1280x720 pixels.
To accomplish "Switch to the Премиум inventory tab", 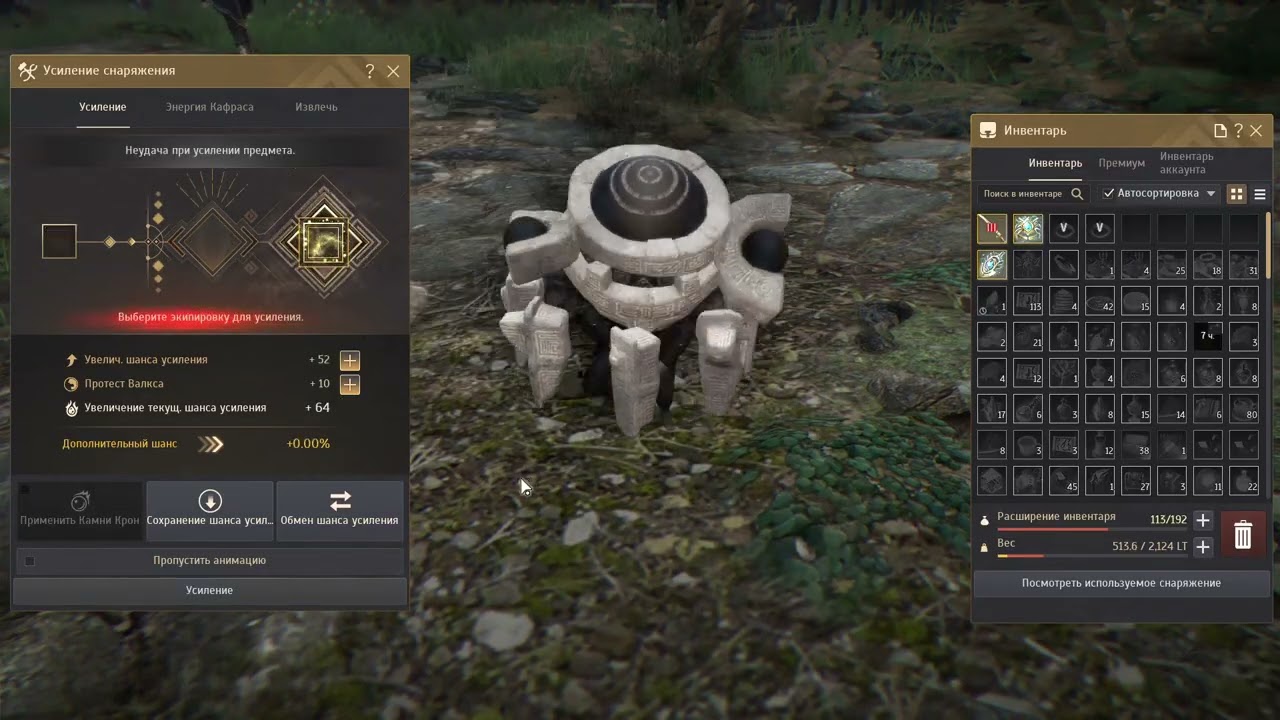I will (x=1121, y=163).
